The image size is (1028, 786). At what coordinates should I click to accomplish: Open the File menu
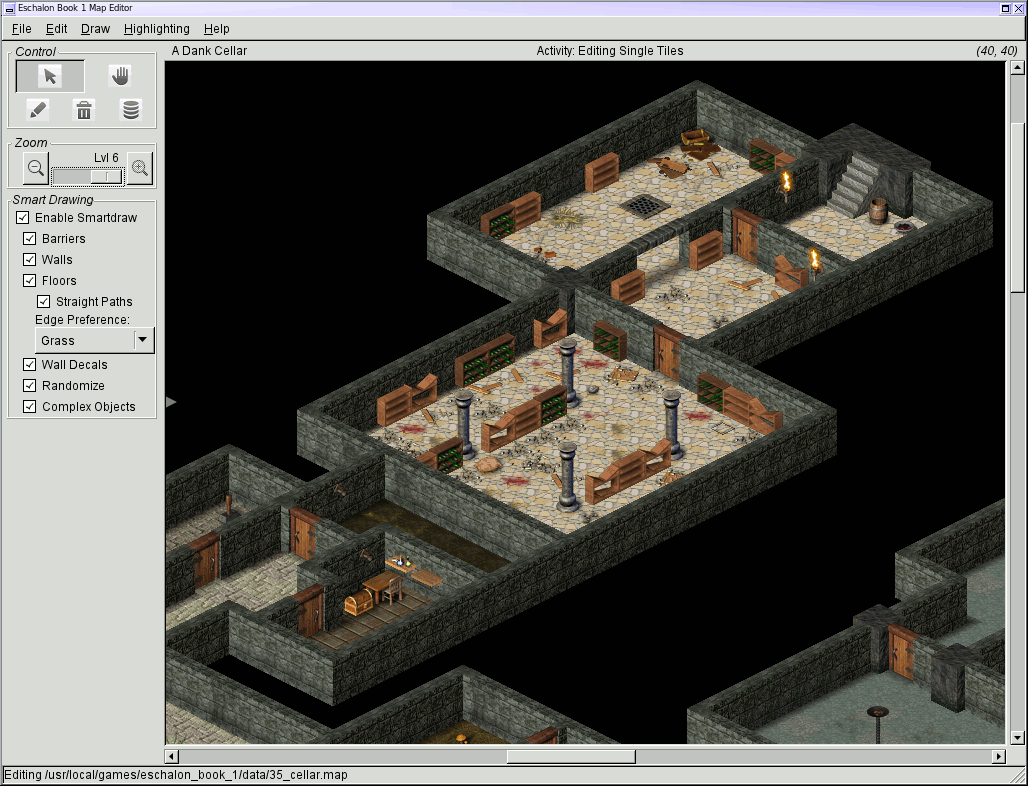point(21,29)
